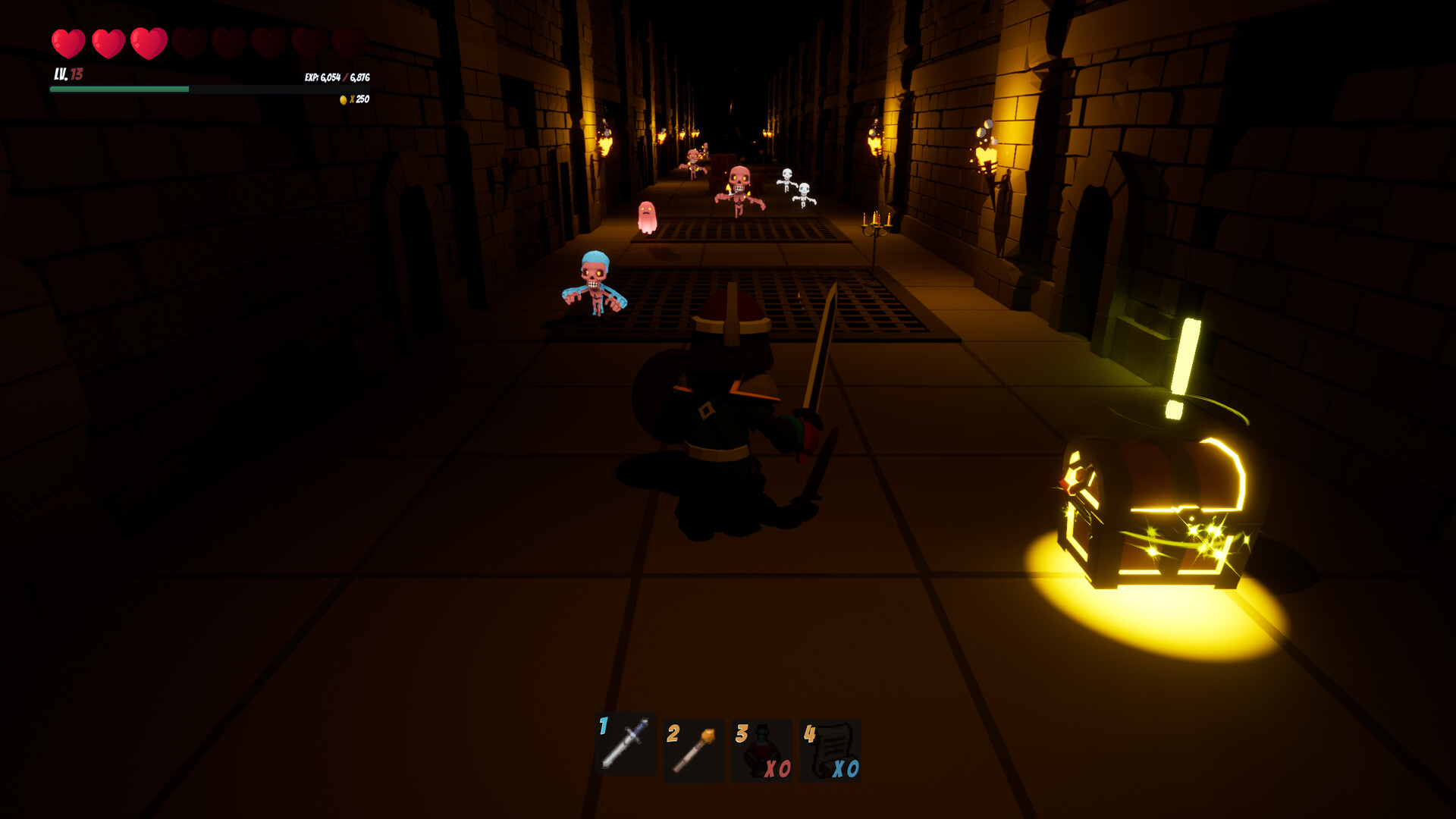Viewport: 1456px width, 819px height.
Task: Click the EXP: 6,054 / 6,876 text
Action: (338, 77)
